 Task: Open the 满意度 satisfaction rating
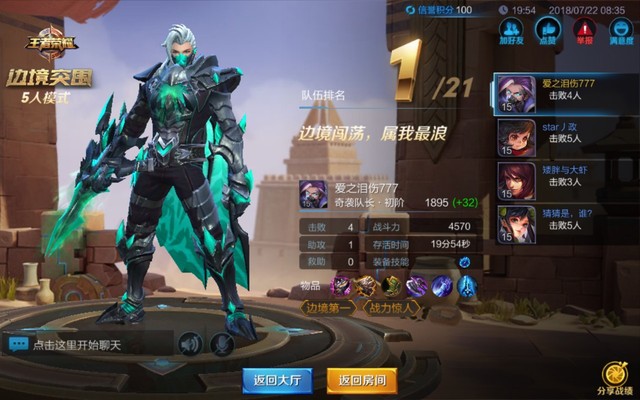click(620, 30)
